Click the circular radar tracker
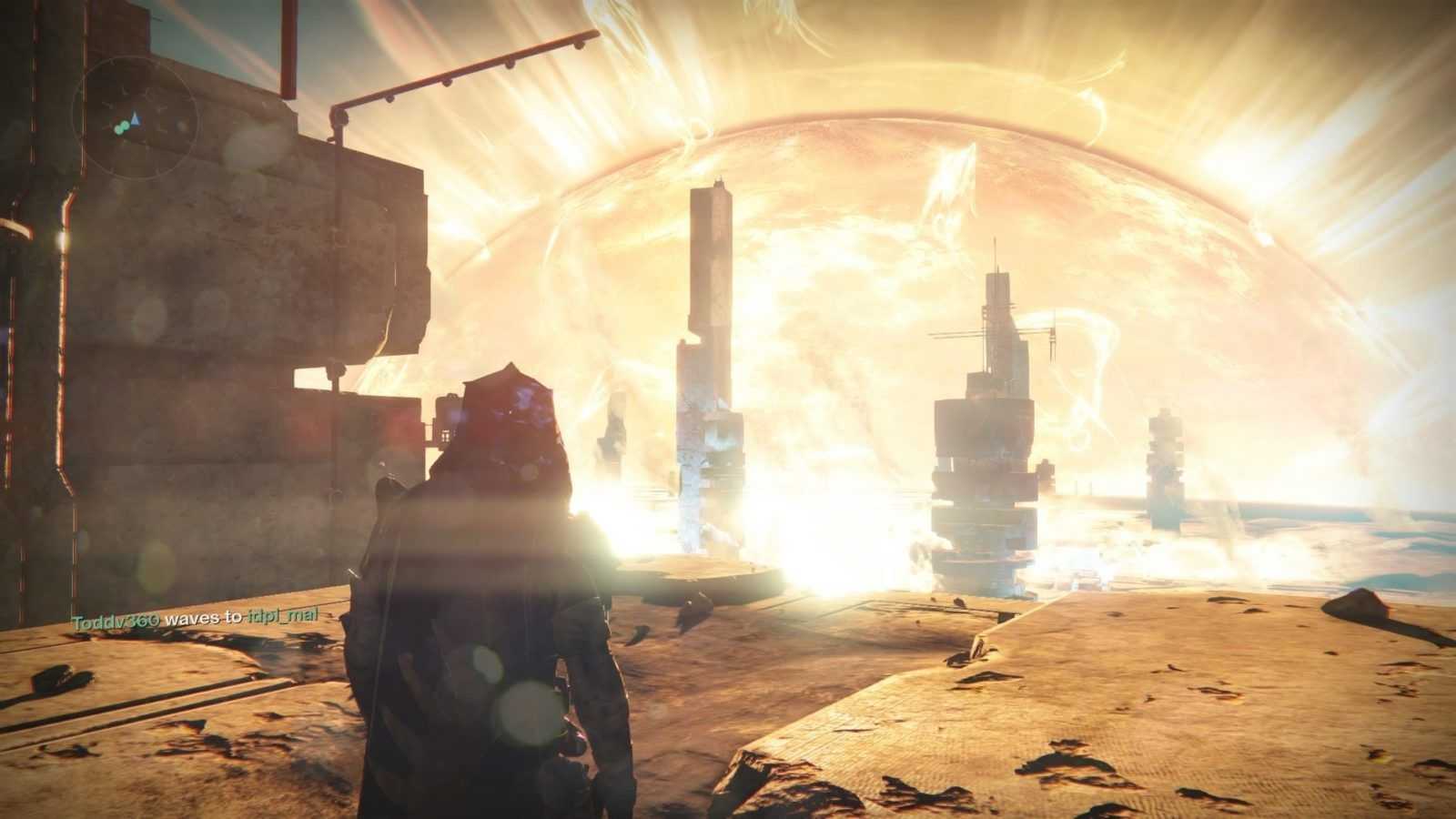1456x819 pixels. [x=135, y=117]
